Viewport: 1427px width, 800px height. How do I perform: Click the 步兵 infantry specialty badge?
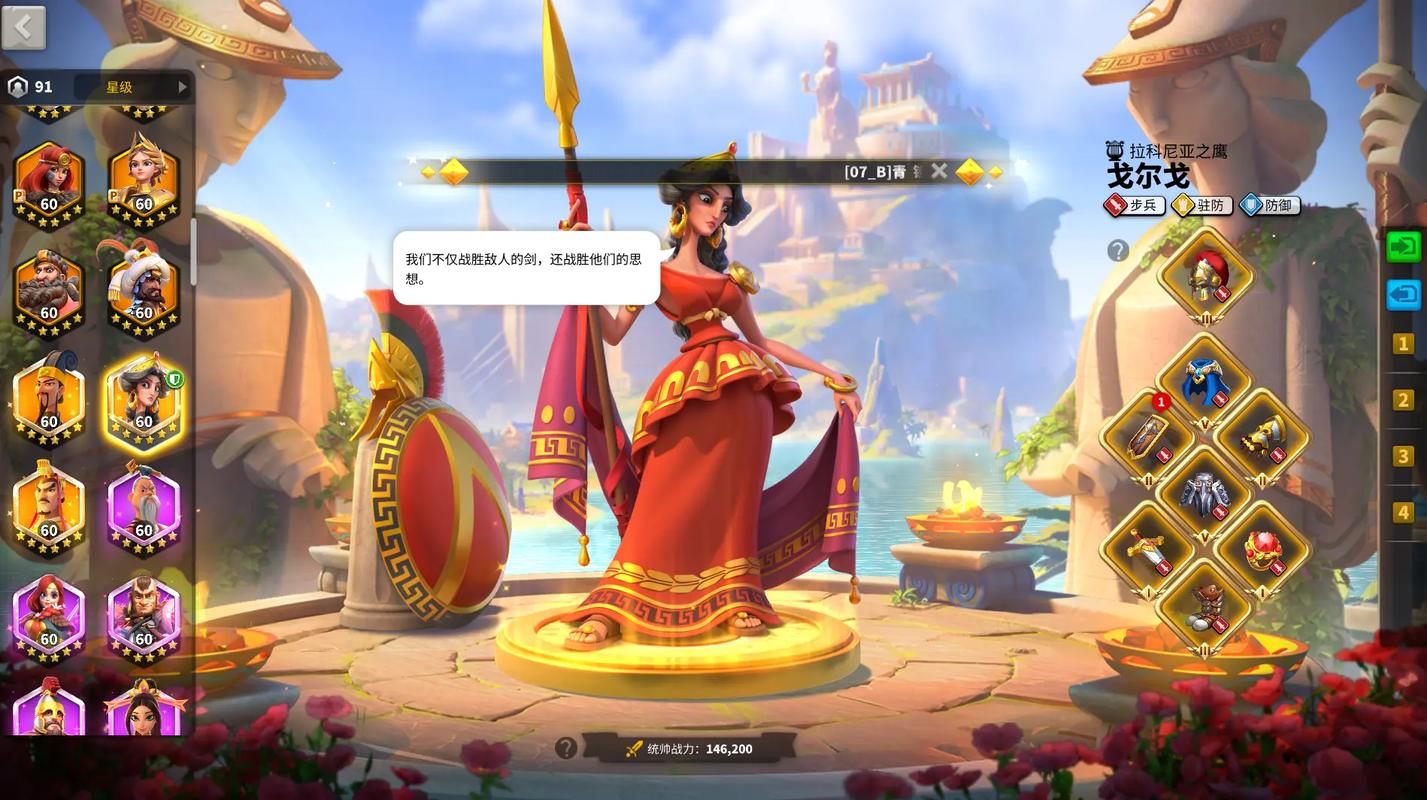tap(1134, 205)
